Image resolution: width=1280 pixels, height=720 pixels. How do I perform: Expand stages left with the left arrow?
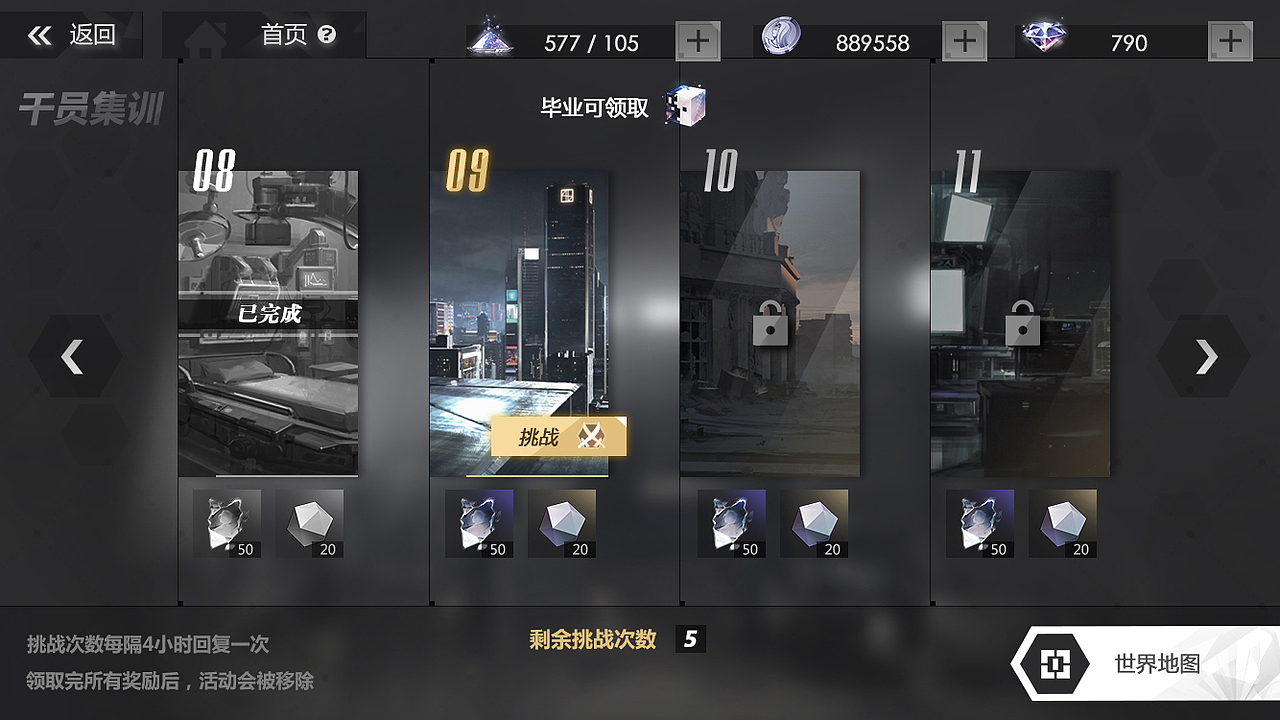click(73, 356)
